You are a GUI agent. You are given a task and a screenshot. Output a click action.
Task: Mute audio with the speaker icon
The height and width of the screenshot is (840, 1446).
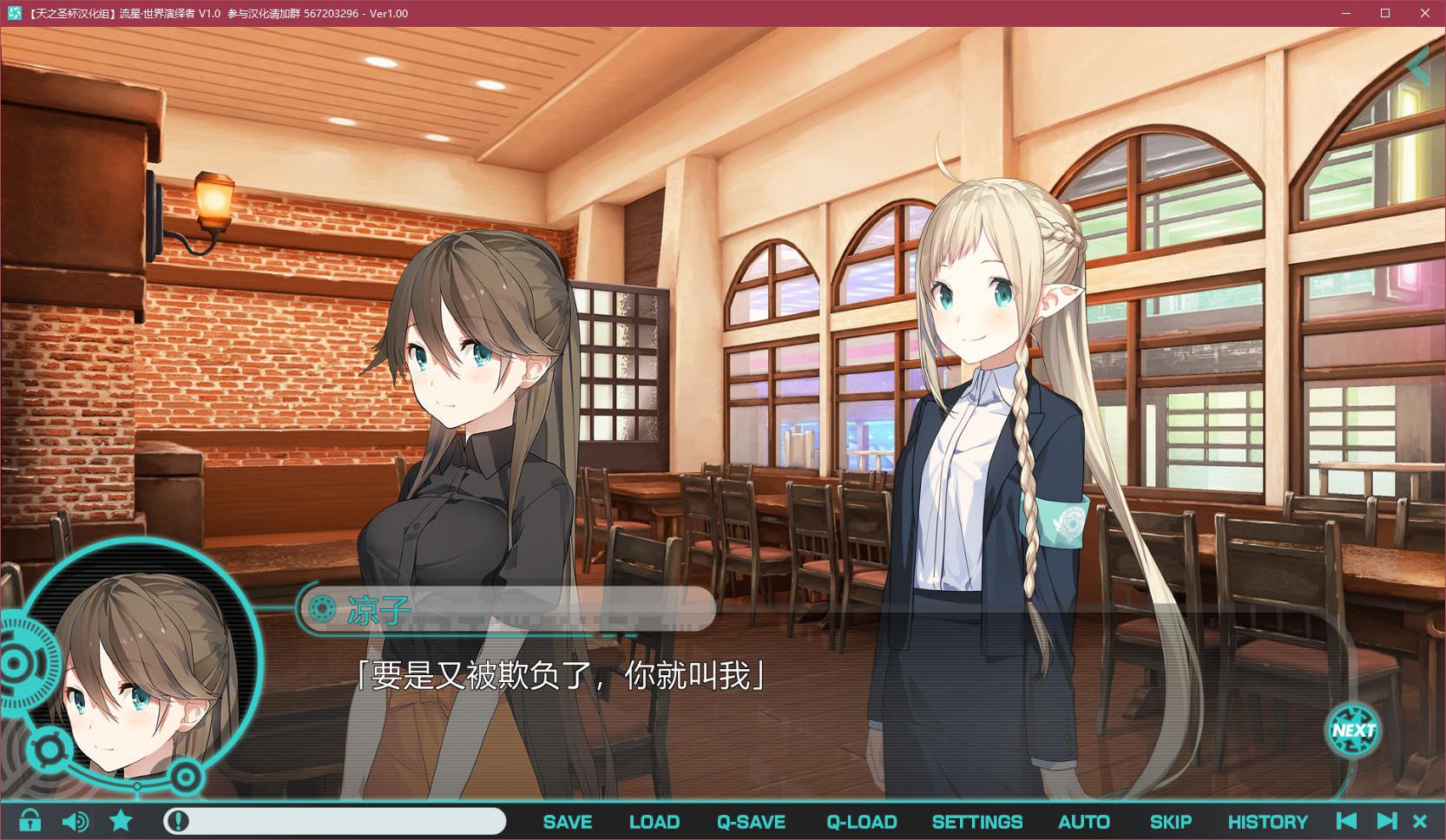(x=76, y=821)
